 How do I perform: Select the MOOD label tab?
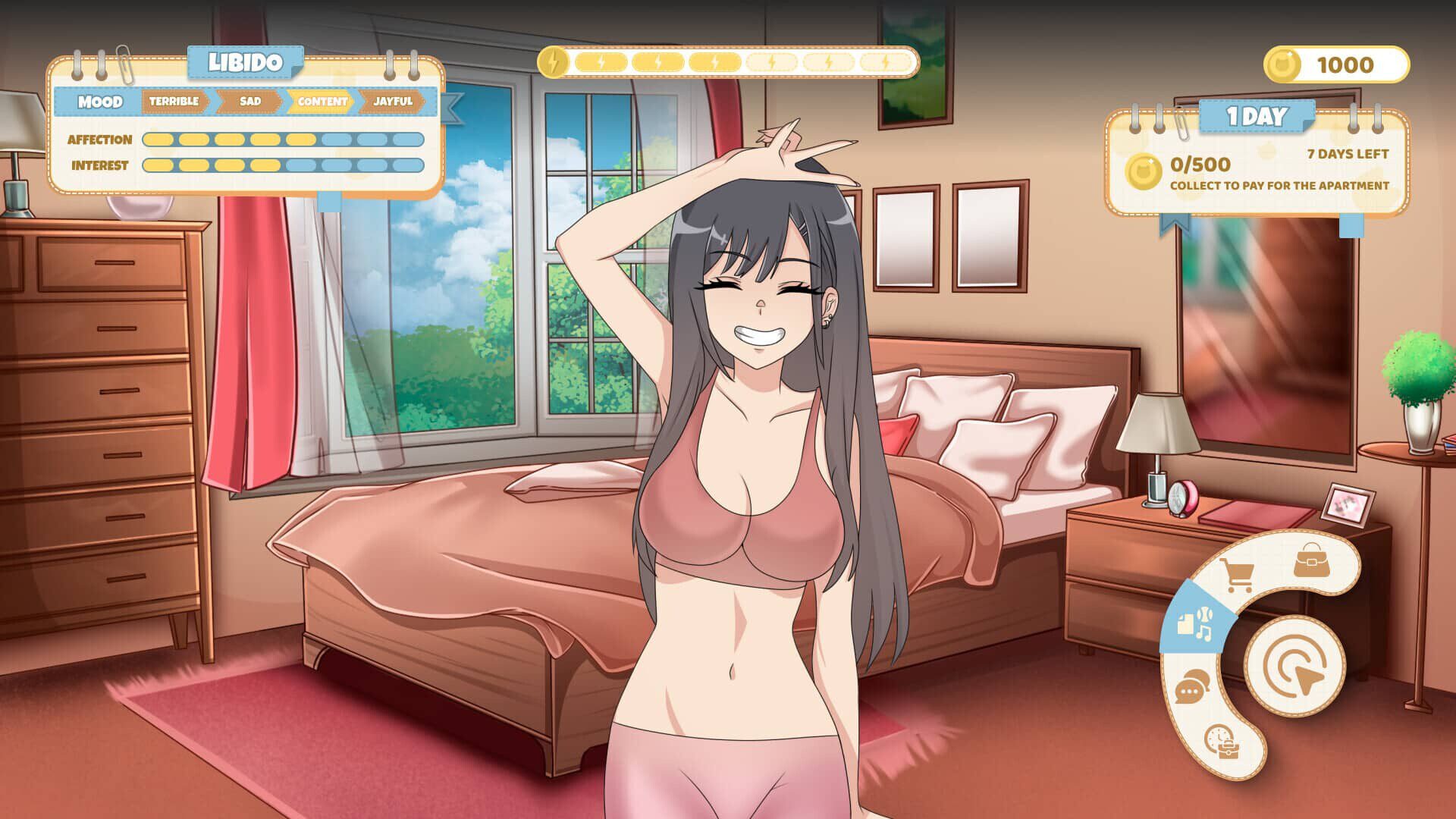coord(99,100)
